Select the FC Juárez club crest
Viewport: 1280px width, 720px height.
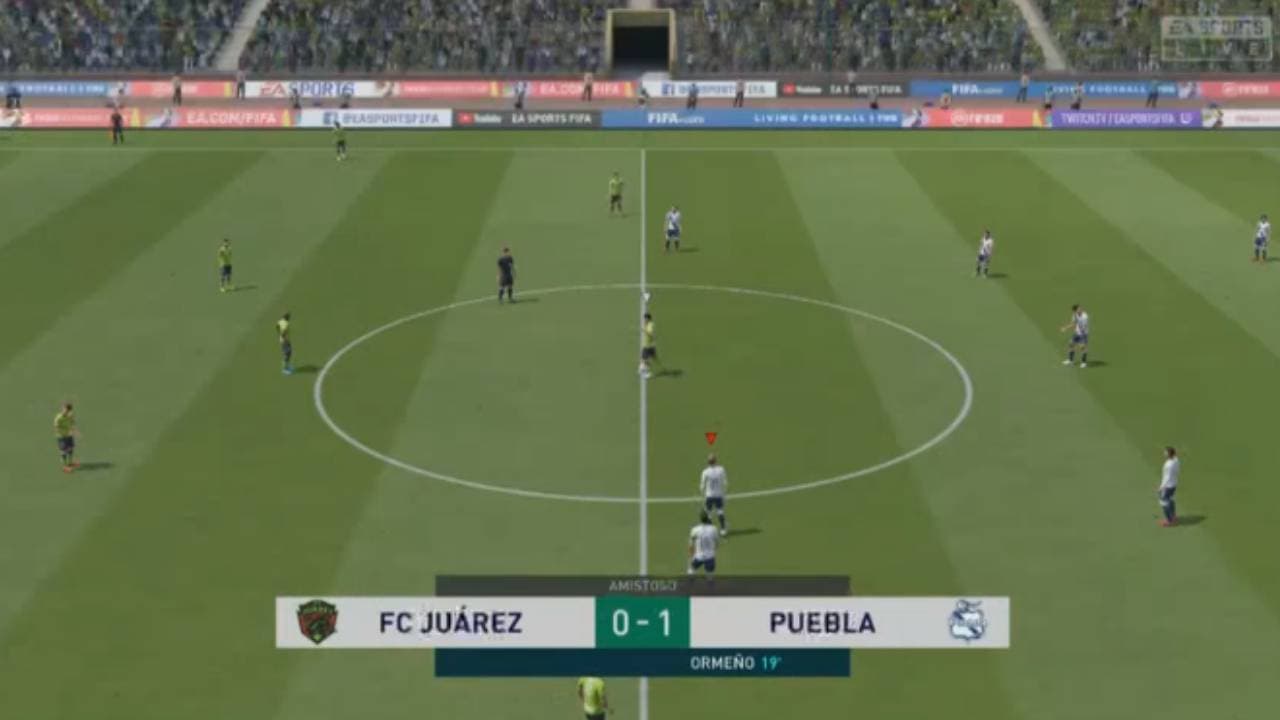tap(318, 623)
